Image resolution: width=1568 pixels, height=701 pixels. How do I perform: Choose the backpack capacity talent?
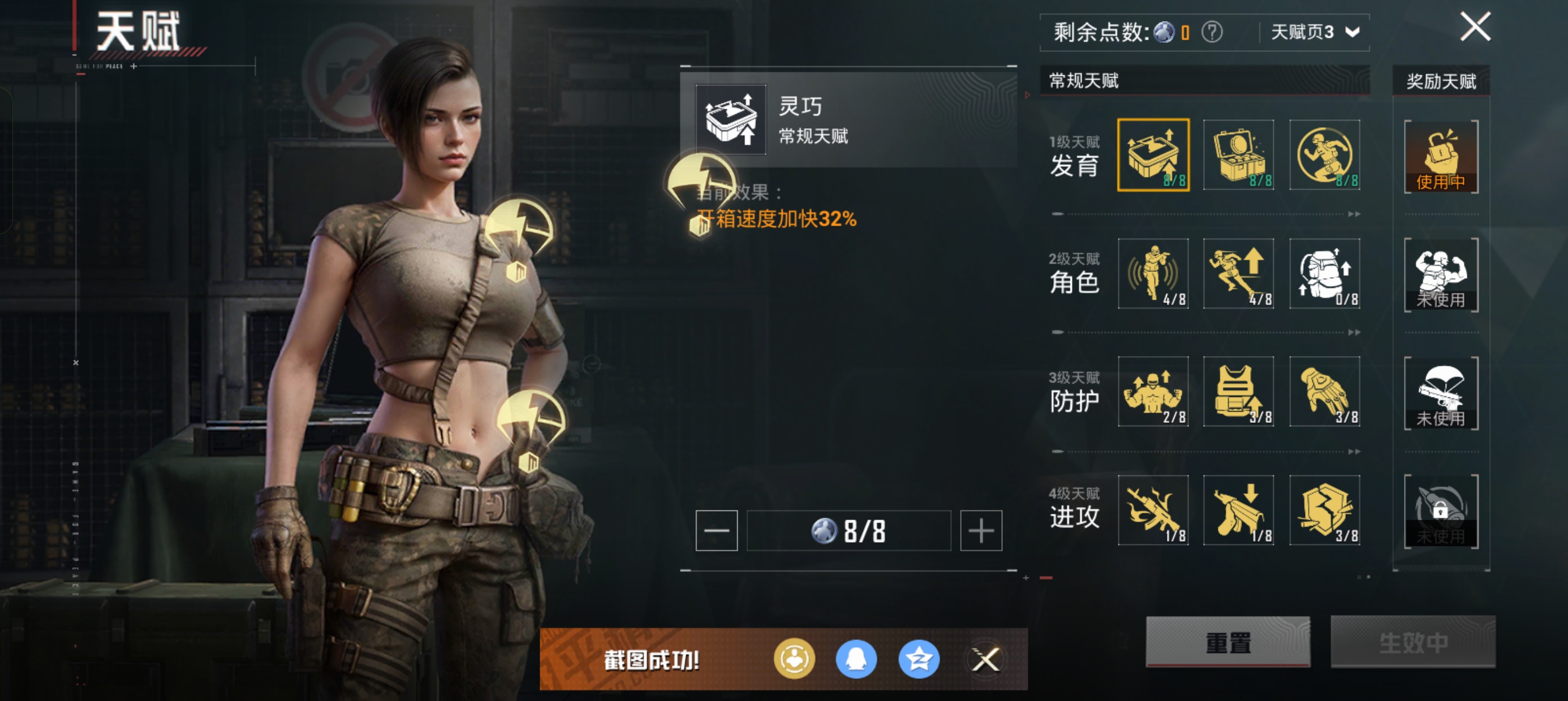1325,273
